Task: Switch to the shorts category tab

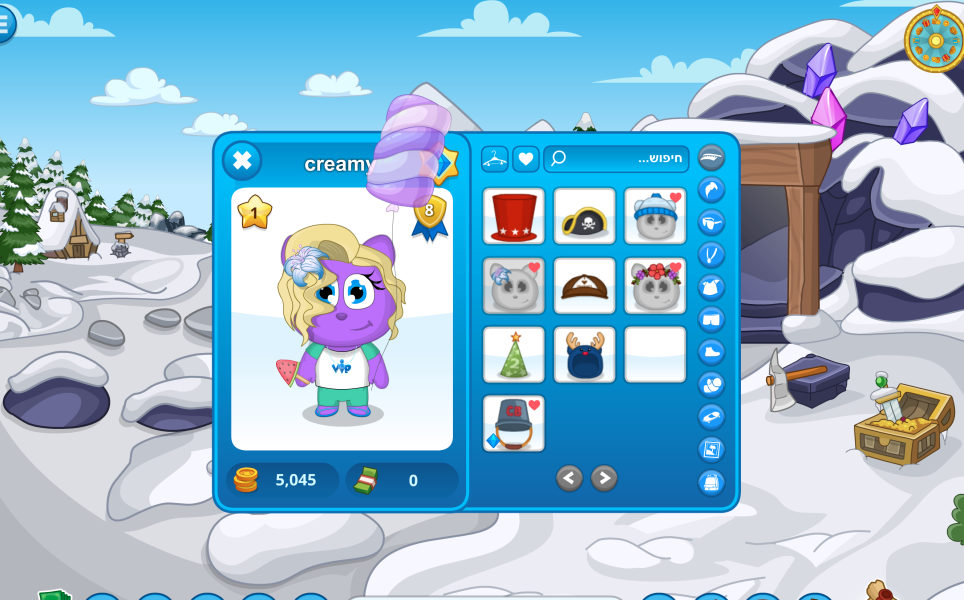Action: [711, 320]
